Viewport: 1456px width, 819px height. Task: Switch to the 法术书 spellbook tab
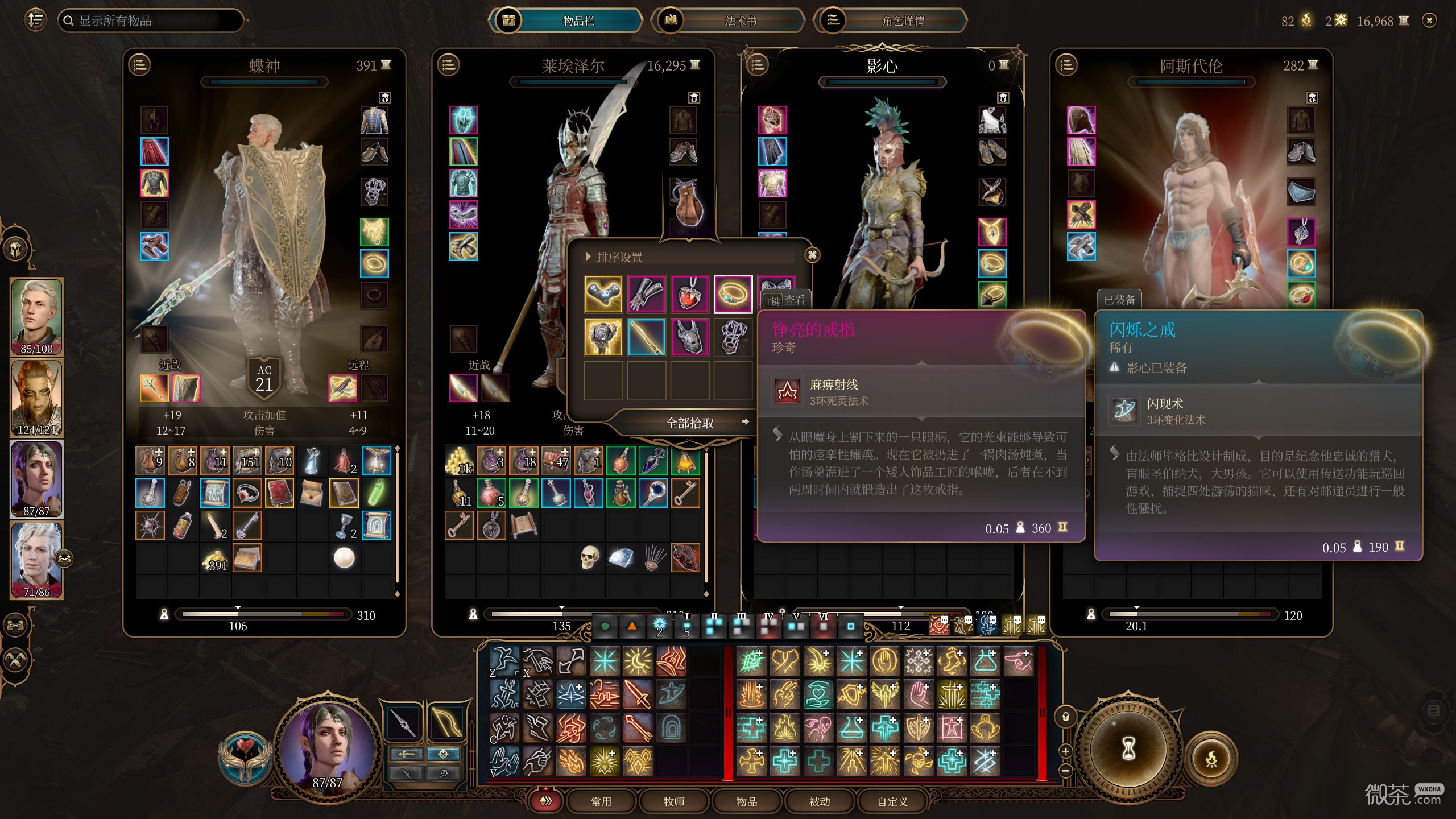tap(740, 21)
